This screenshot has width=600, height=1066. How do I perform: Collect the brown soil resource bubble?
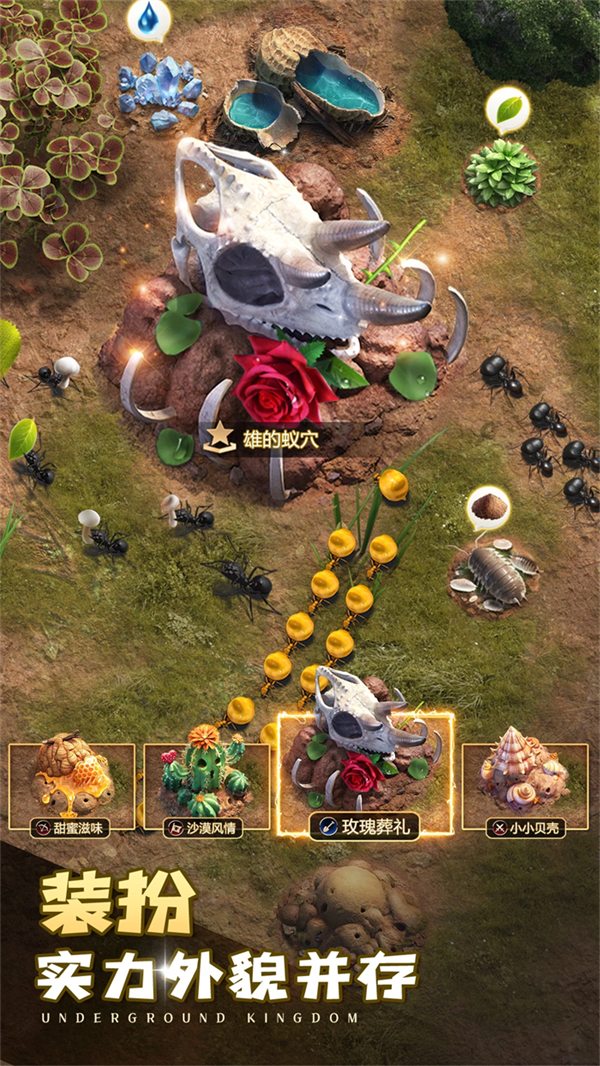coord(488,508)
